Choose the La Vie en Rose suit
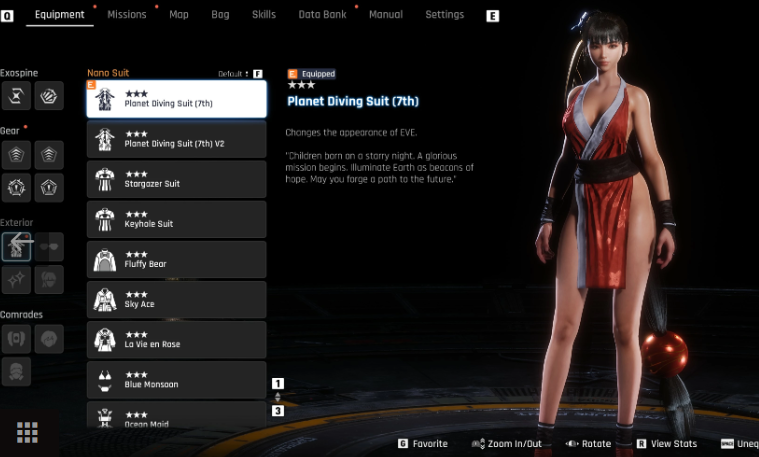The width and height of the screenshot is (759, 457). click(x=177, y=339)
